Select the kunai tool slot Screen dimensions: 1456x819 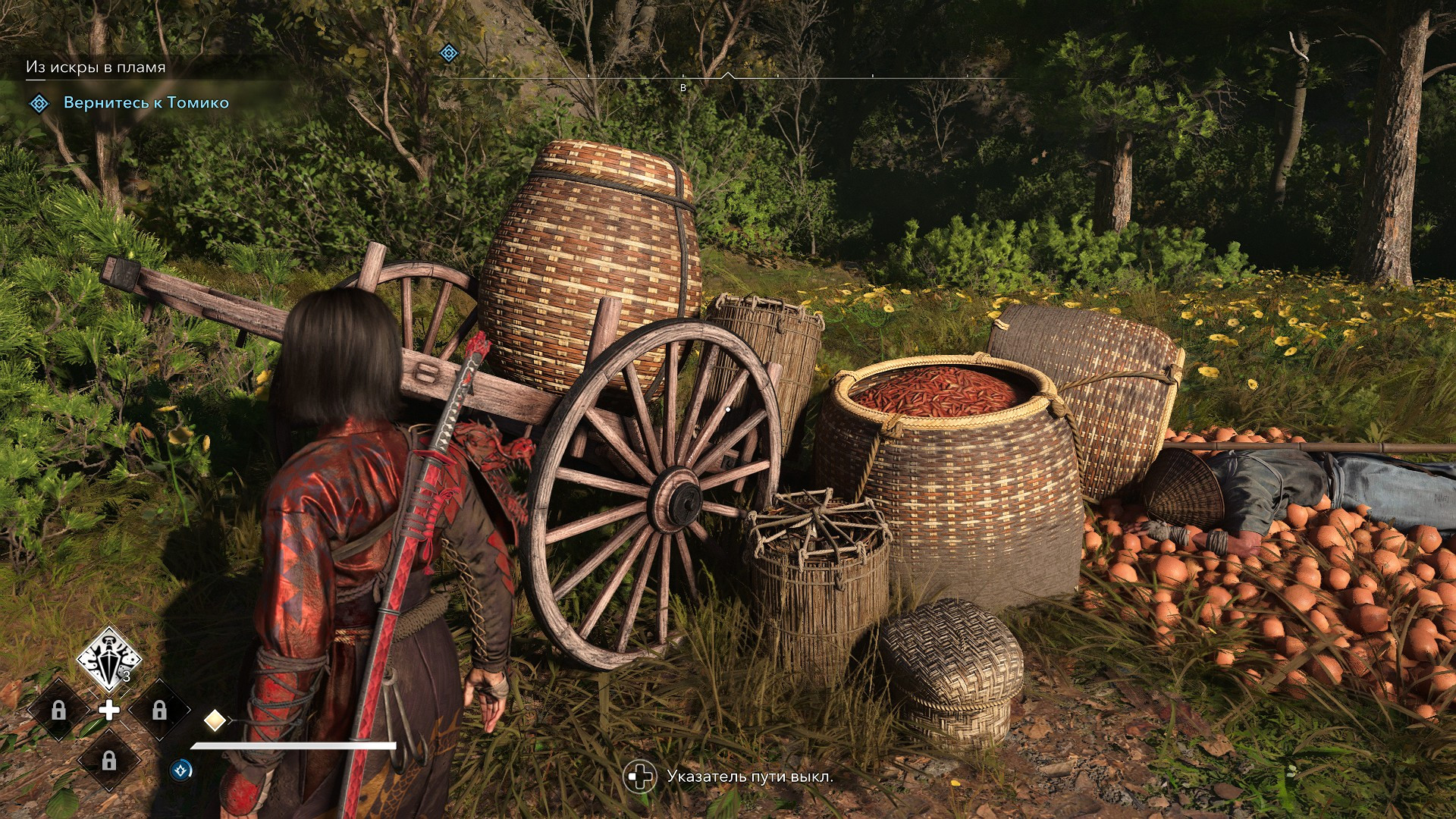click(x=109, y=658)
